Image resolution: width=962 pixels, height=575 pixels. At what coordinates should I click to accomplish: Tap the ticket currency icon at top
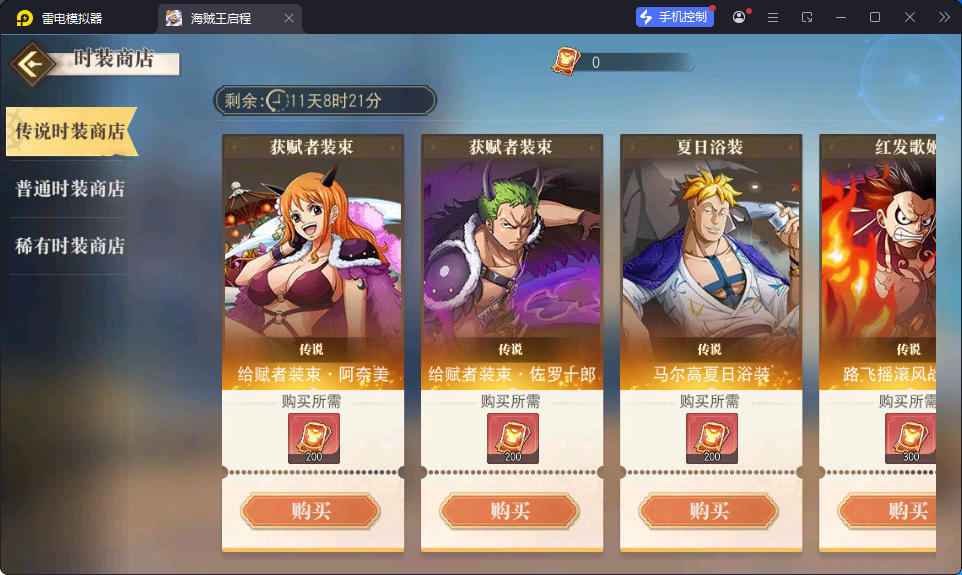566,61
